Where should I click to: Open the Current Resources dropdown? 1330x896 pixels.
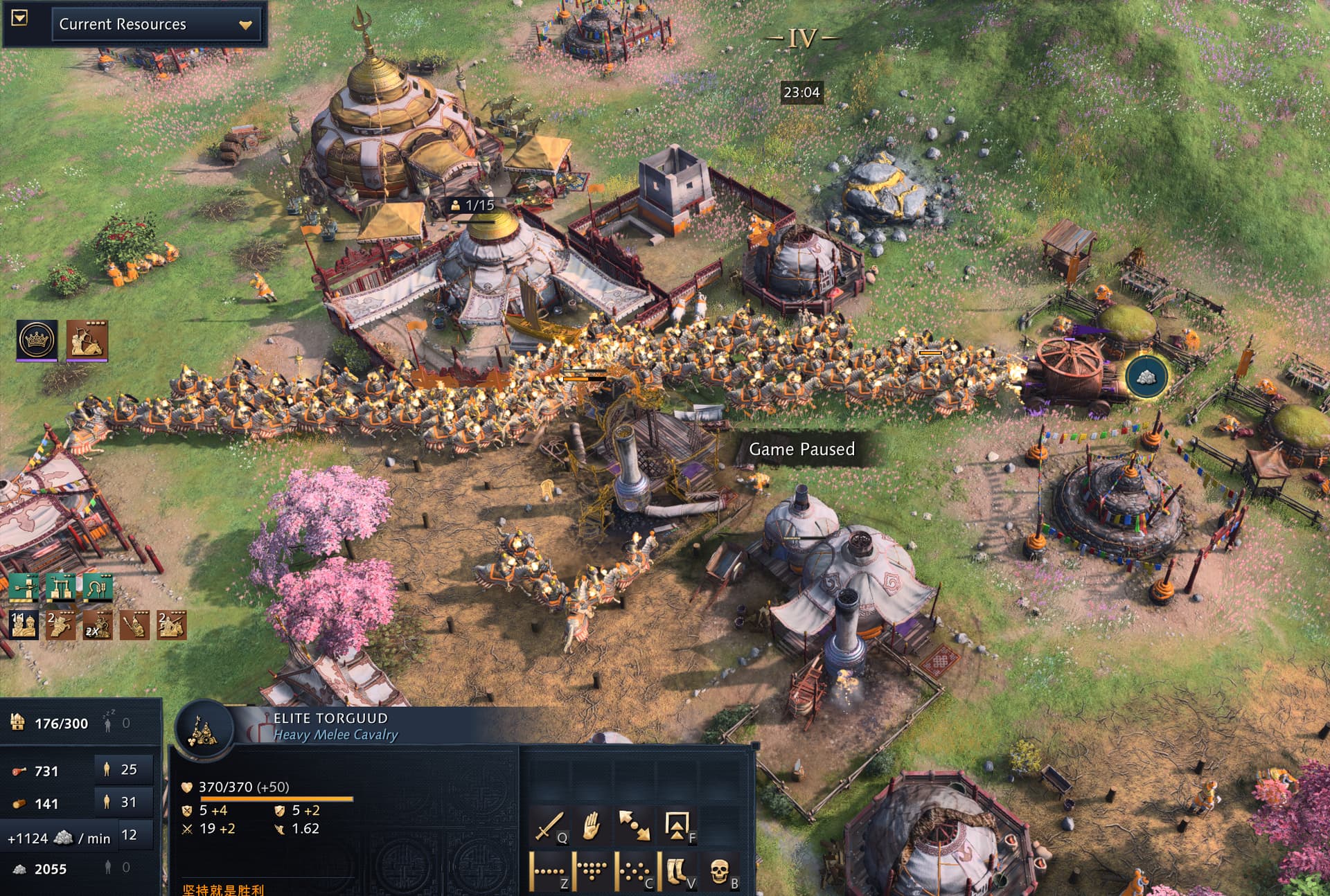(156, 25)
